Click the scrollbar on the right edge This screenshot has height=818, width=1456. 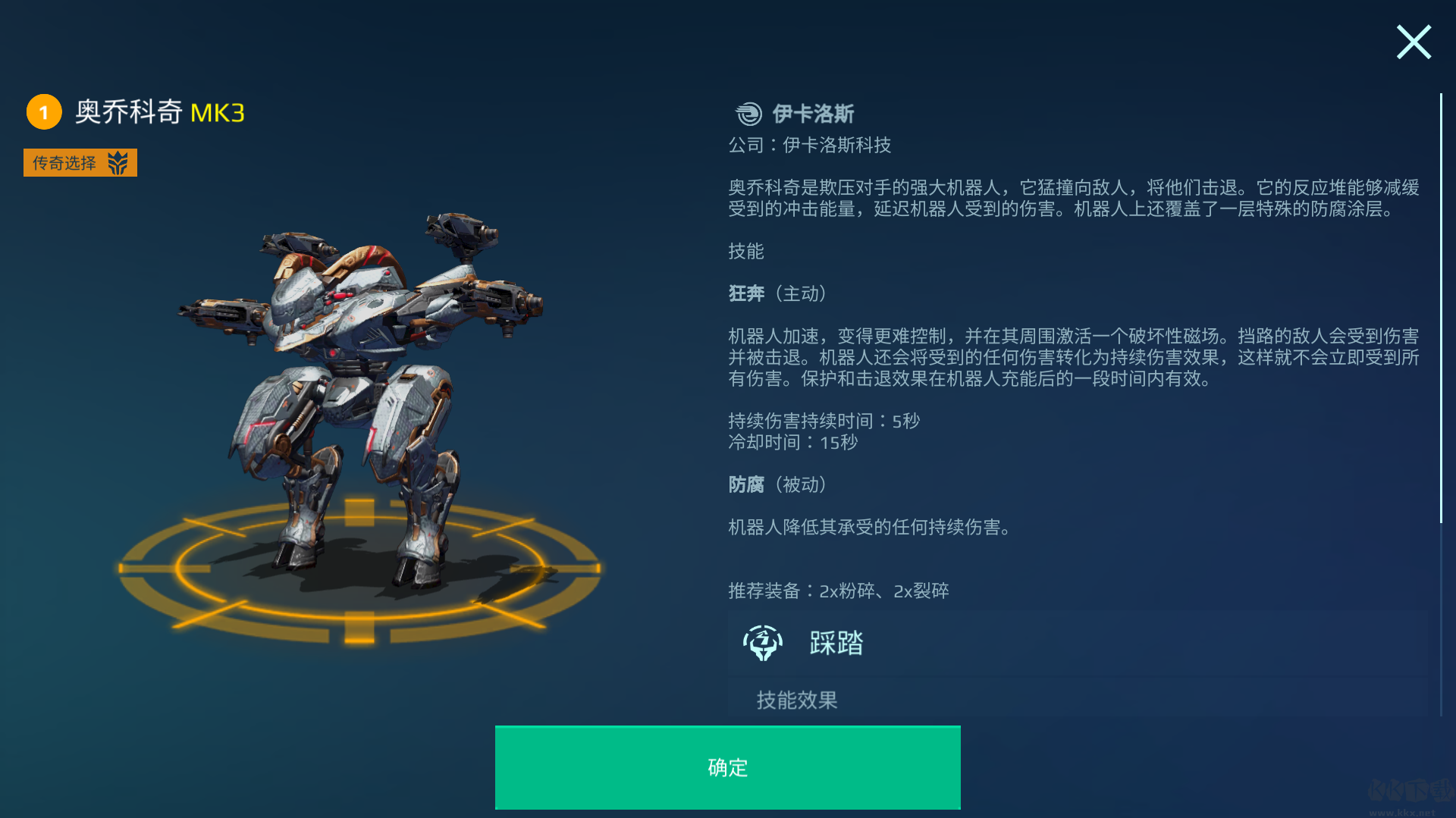click(x=1442, y=303)
